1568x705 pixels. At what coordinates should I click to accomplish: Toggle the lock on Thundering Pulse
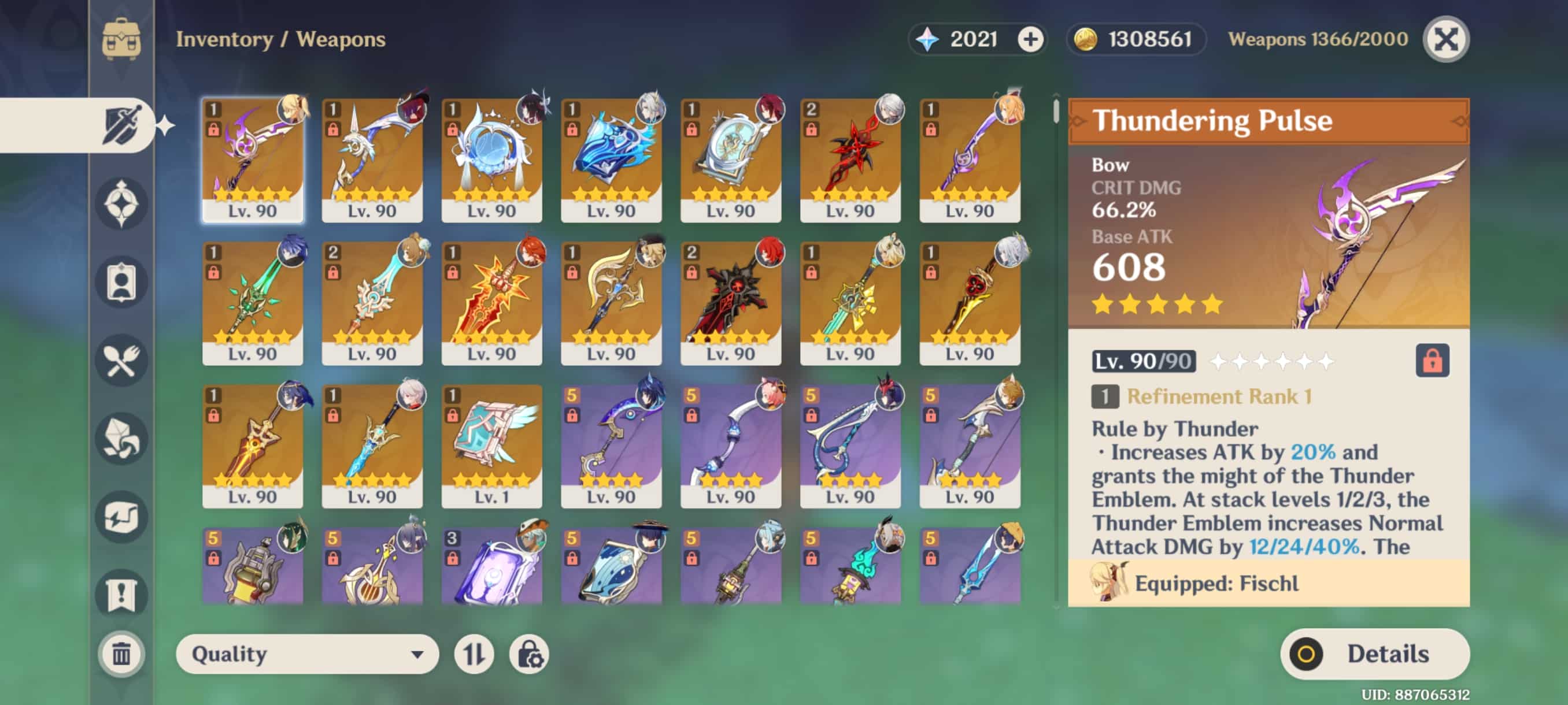[1432, 361]
